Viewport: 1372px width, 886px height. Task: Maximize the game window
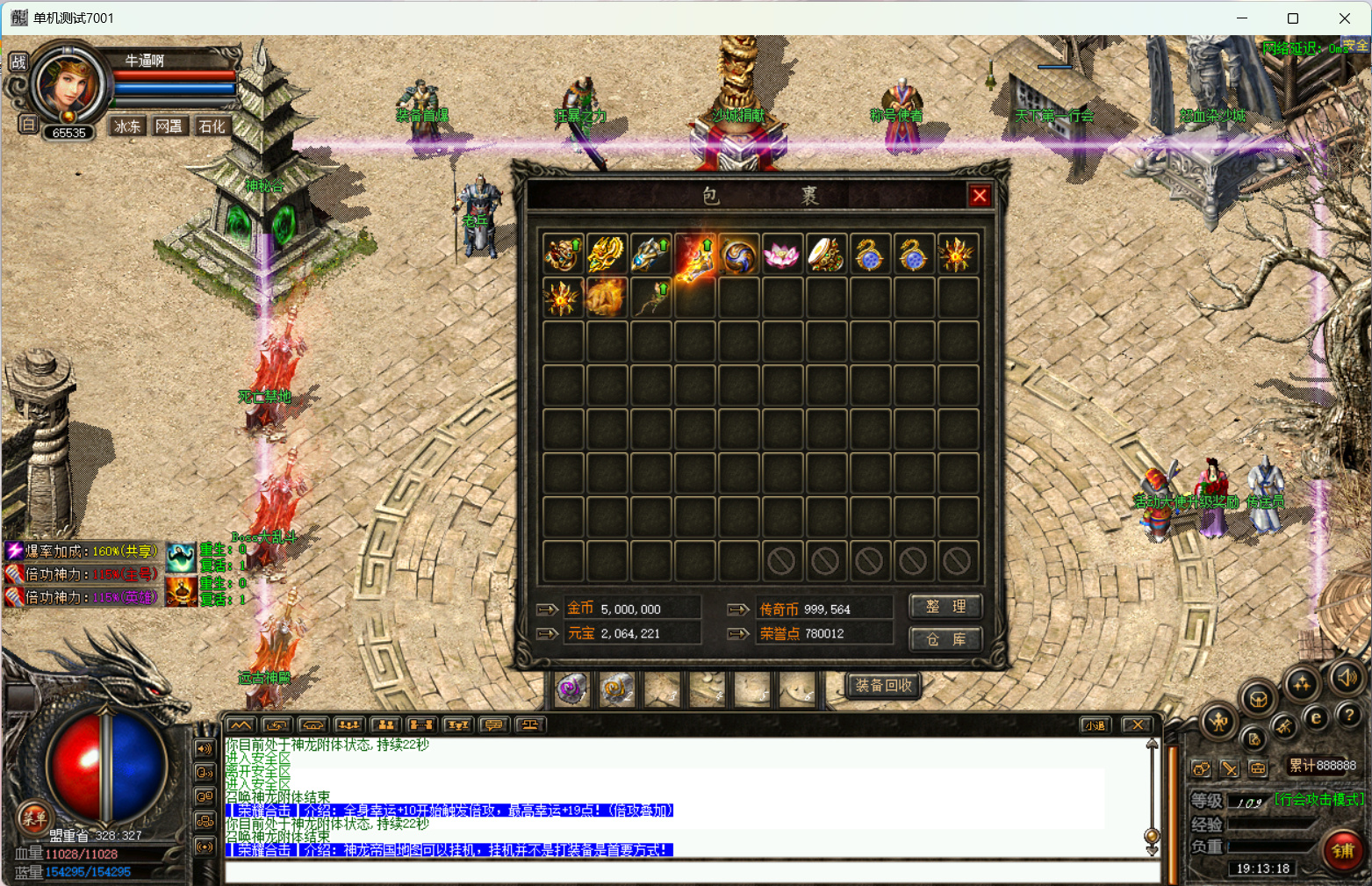(x=1292, y=18)
